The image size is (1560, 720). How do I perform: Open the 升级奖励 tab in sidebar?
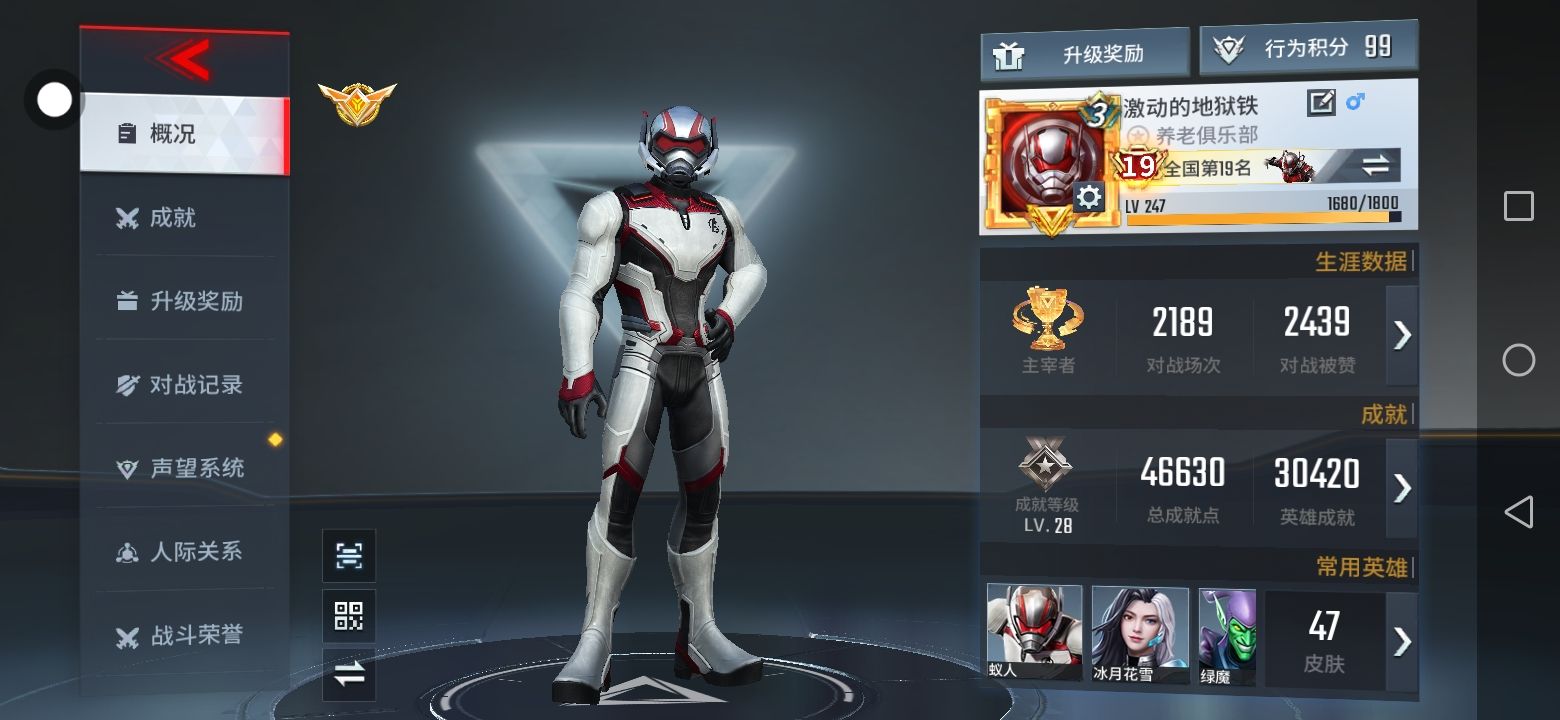(184, 301)
